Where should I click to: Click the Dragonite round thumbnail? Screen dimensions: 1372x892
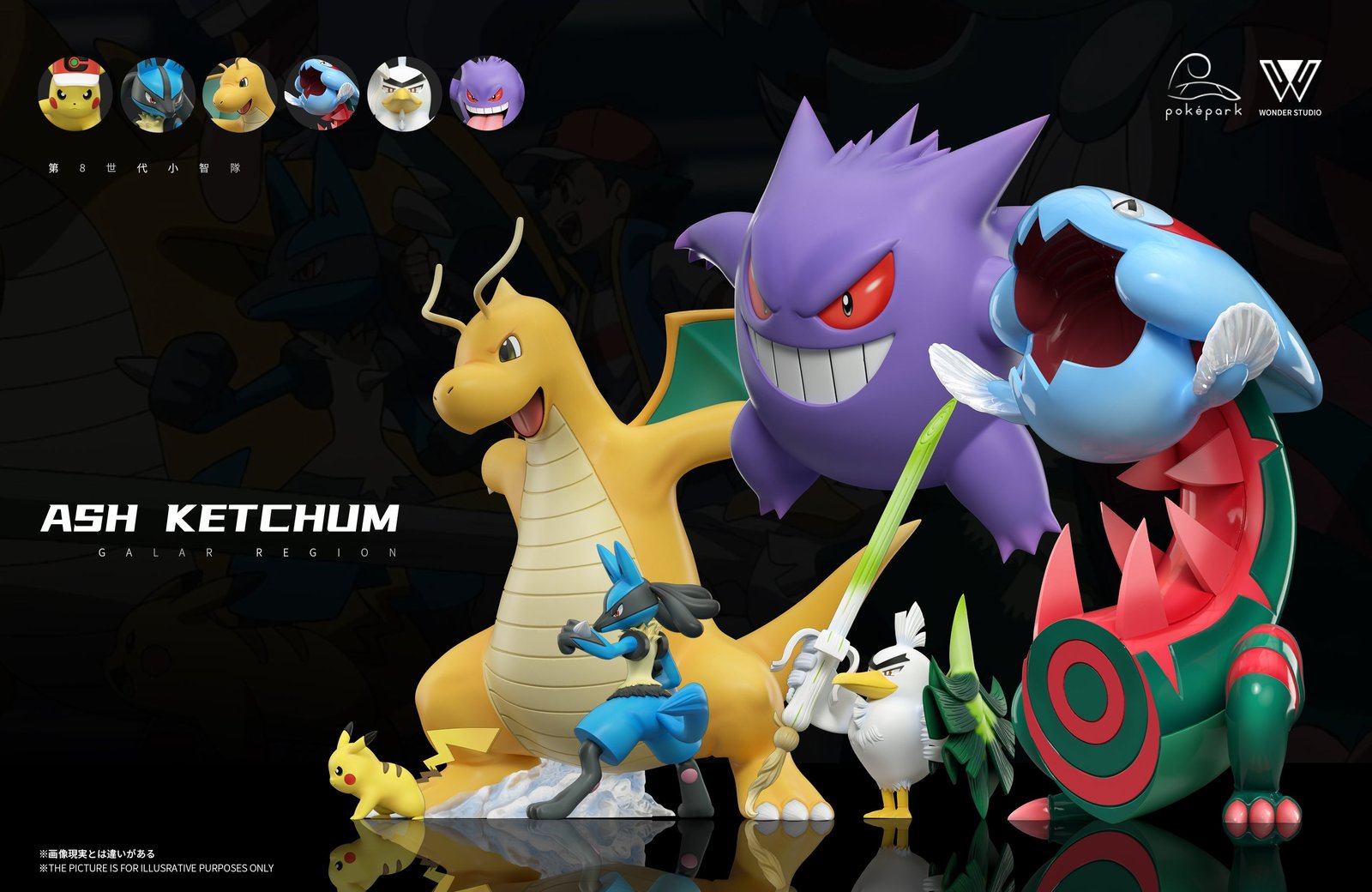coord(239,93)
